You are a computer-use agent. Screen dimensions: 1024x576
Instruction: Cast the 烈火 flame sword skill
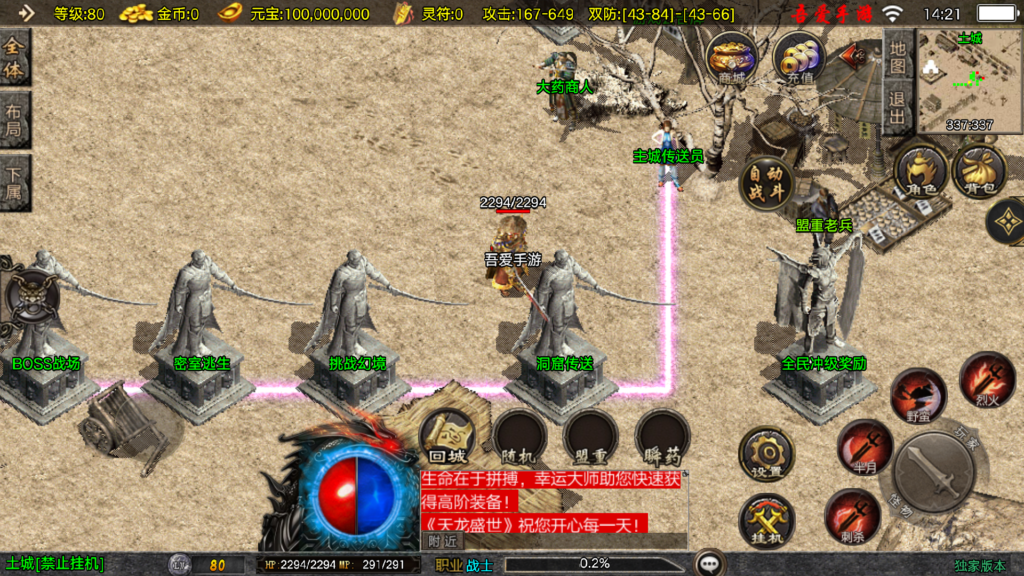(x=986, y=380)
